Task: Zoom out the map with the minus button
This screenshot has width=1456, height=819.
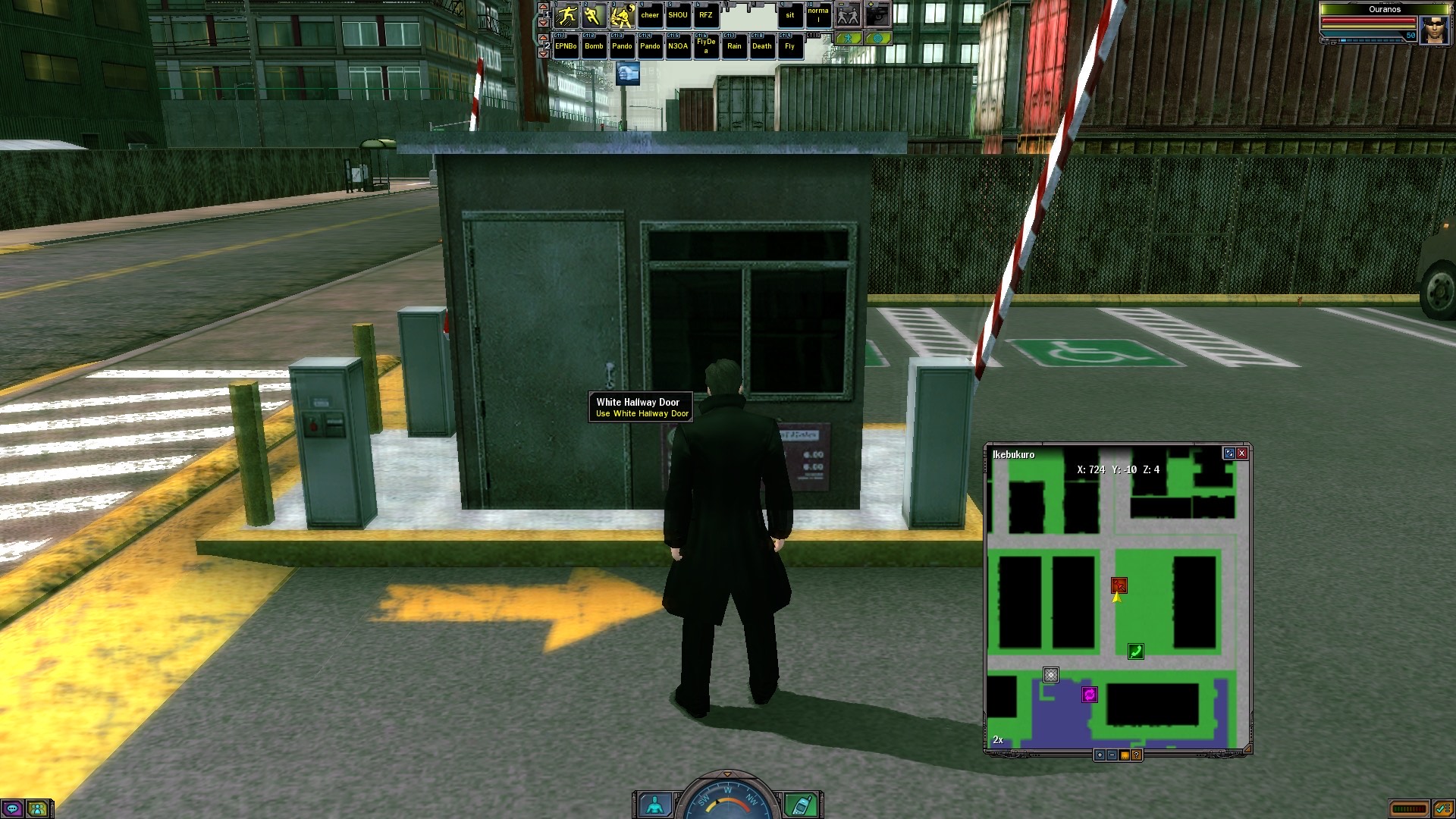Action: (1112, 755)
